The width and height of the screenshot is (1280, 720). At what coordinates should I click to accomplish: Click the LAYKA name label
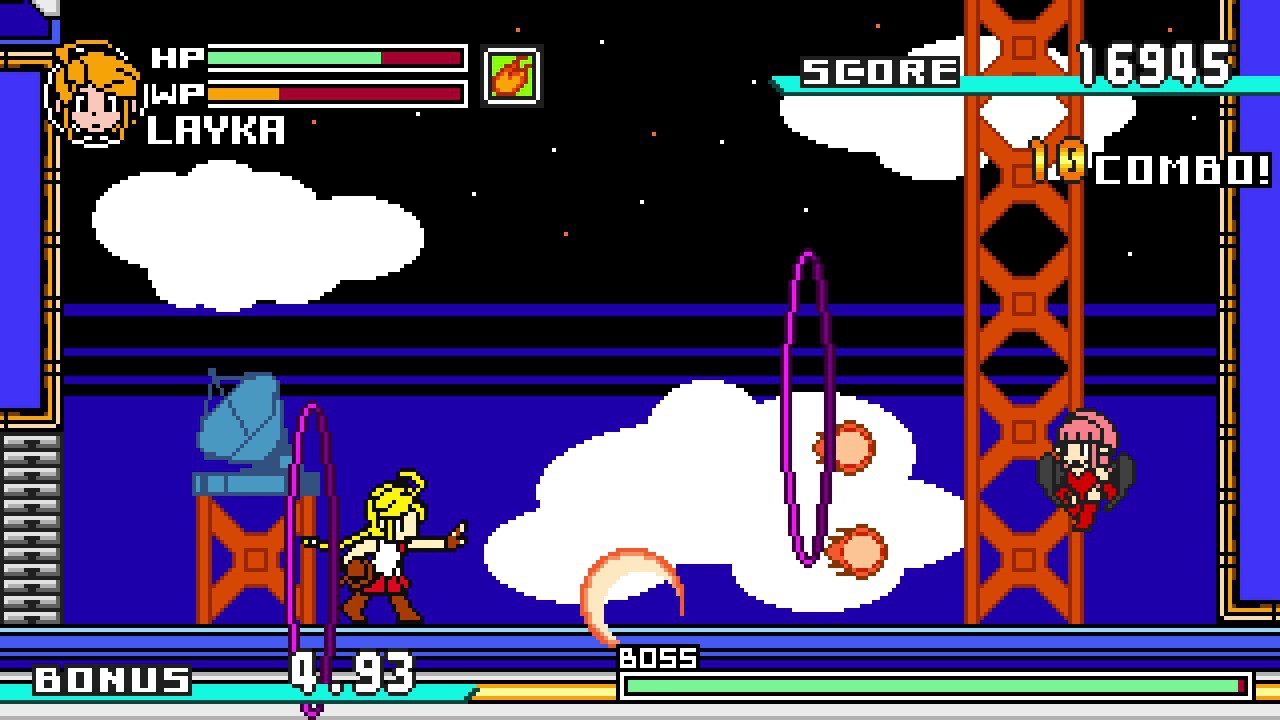coord(215,131)
